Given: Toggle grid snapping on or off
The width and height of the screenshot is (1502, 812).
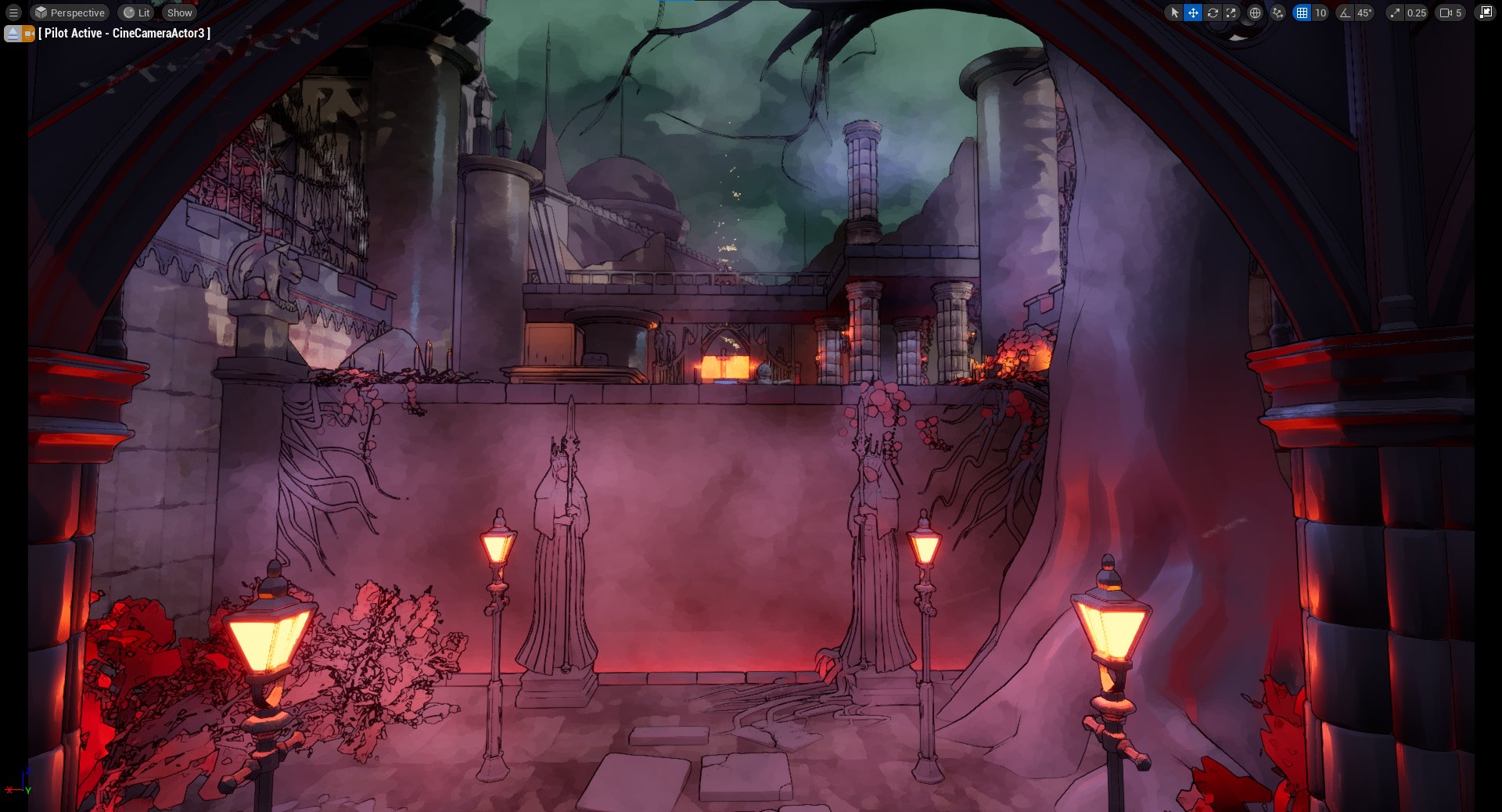Looking at the screenshot, I should (1302, 13).
